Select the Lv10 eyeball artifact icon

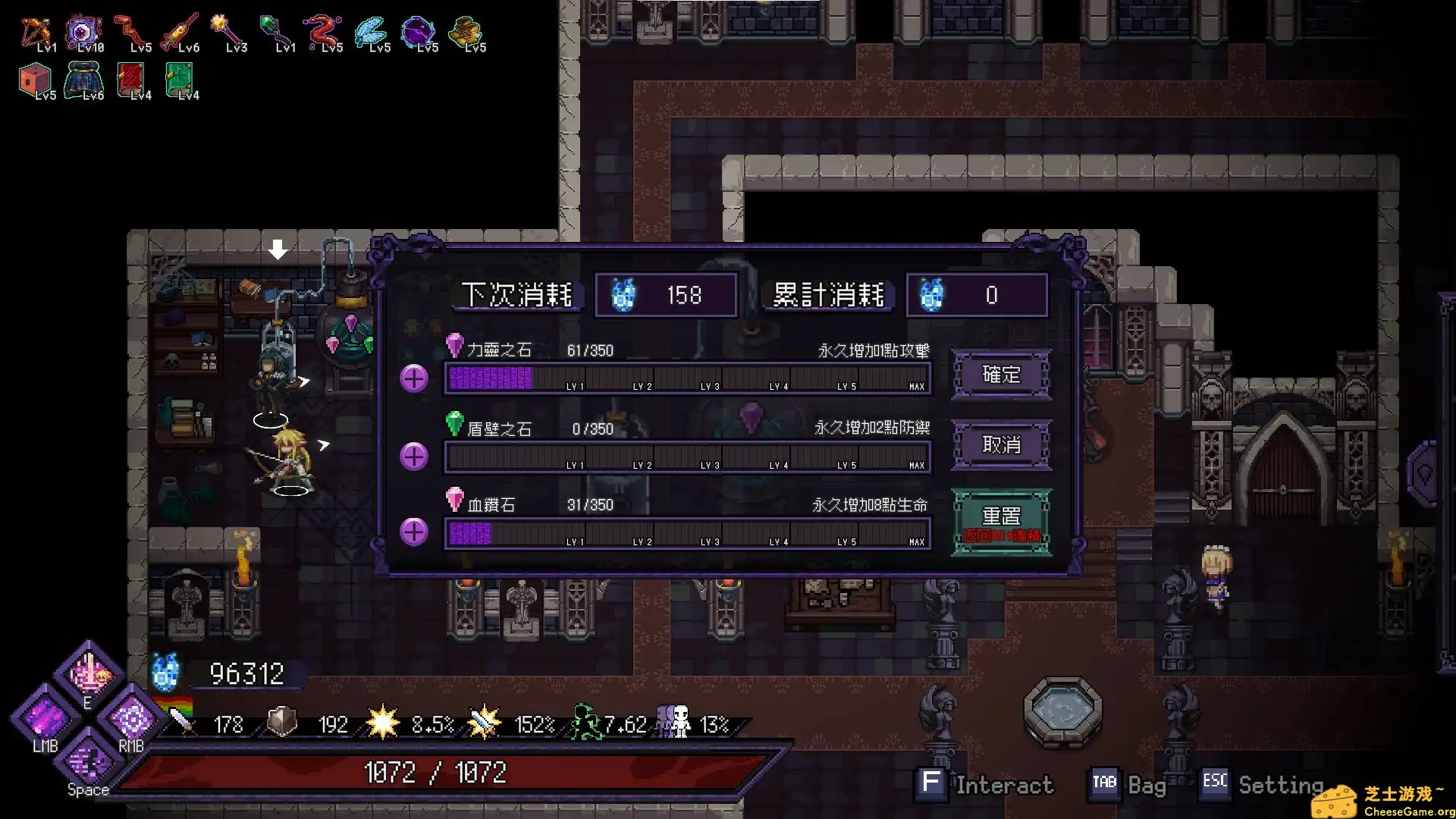(x=85, y=30)
